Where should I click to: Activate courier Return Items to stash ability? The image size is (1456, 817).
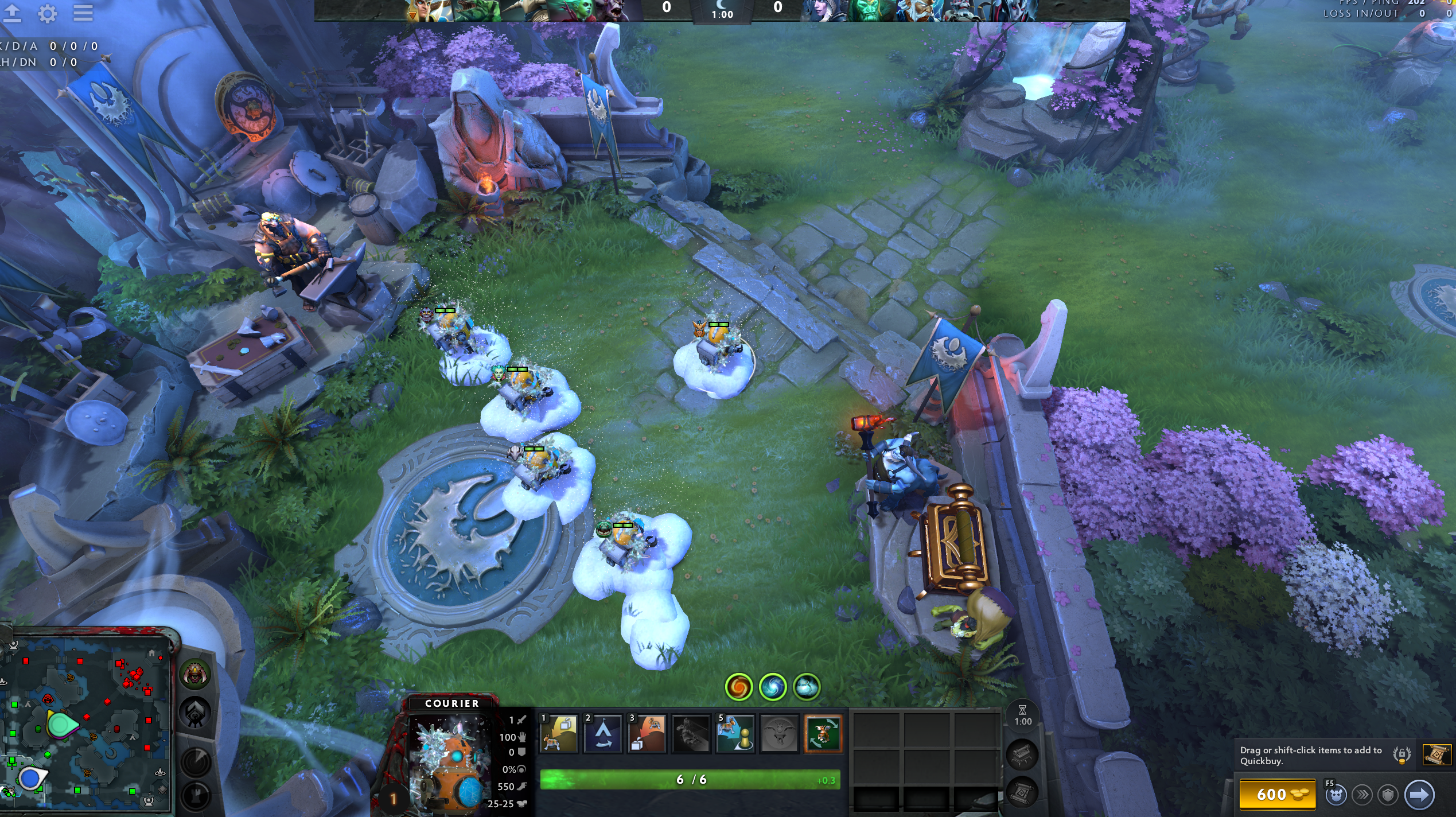tap(647, 733)
